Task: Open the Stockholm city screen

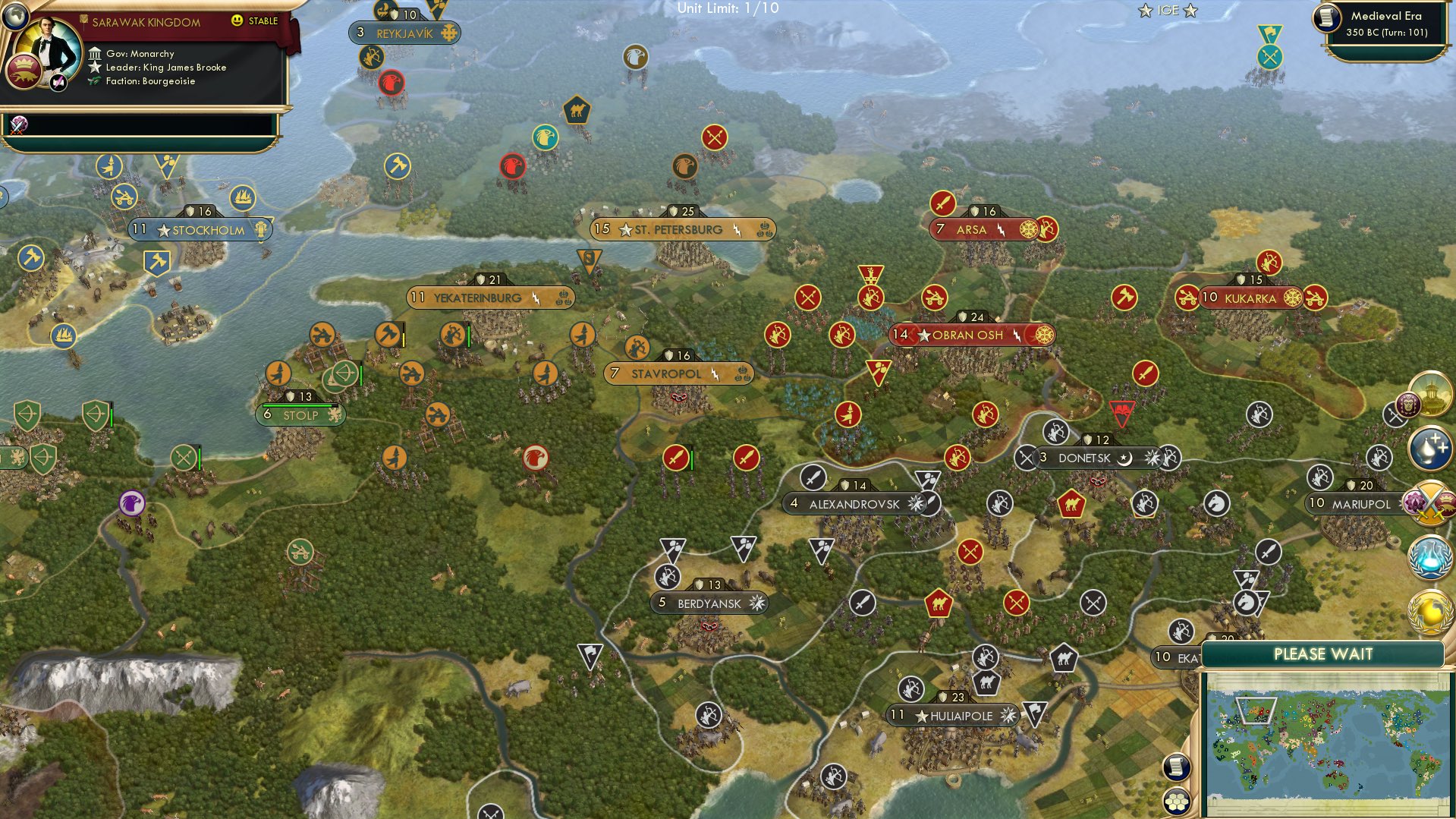Action: [x=201, y=228]
